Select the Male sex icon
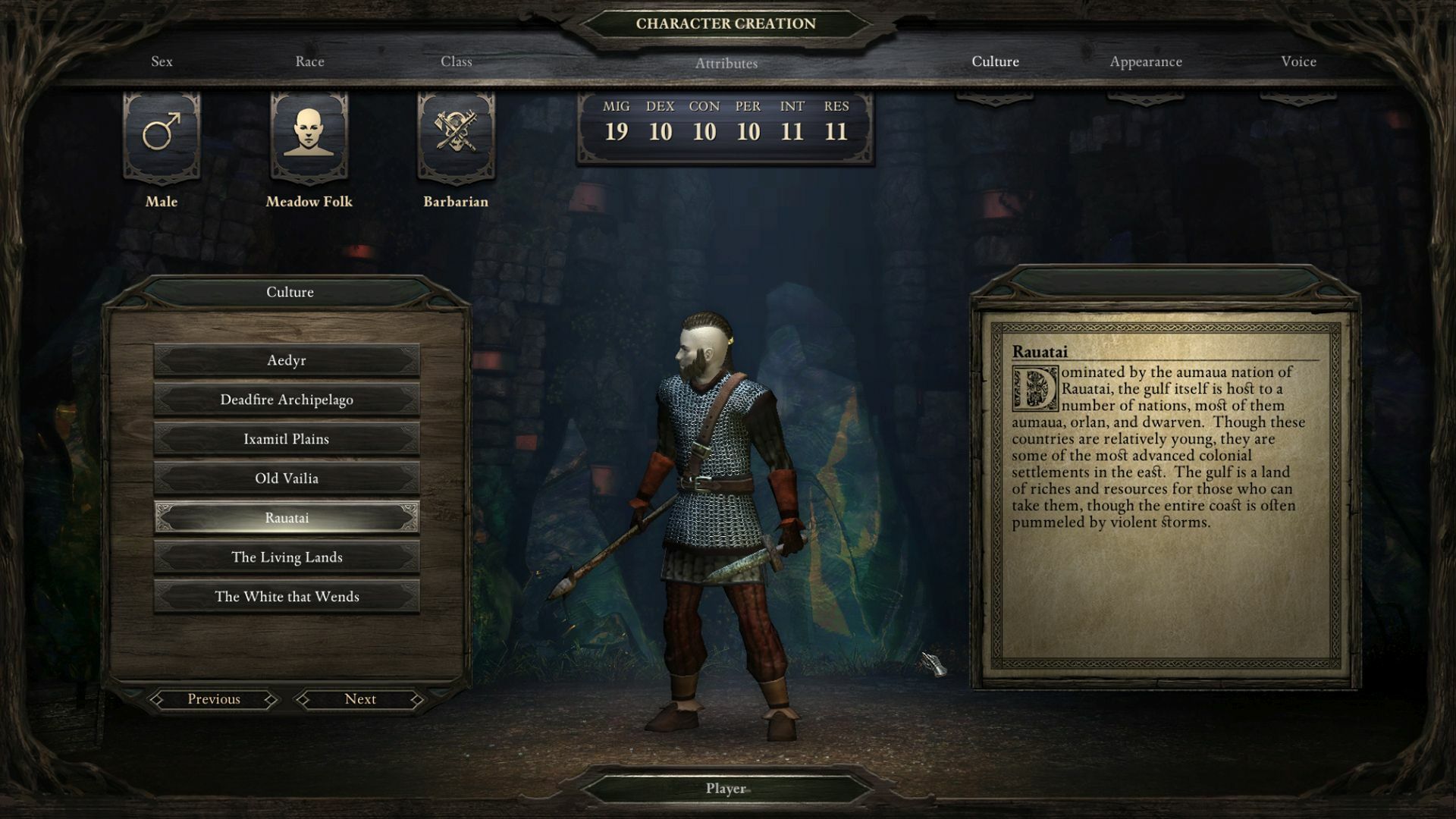Image resolution: width=1456 pixels, height=819 pixels. (x=160, y=137)
